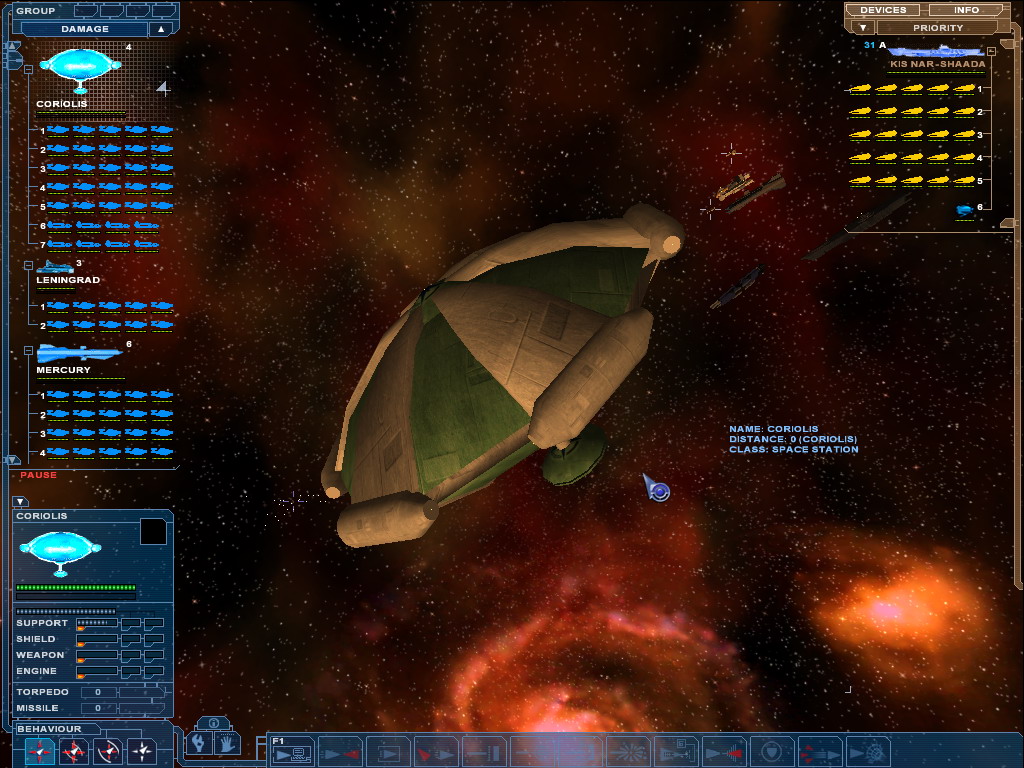The height and width of the screenshot is (768, 1024).
Task: Collapse the Mercury squadron list
Action: pyautogui.click(x=28, y=352)
